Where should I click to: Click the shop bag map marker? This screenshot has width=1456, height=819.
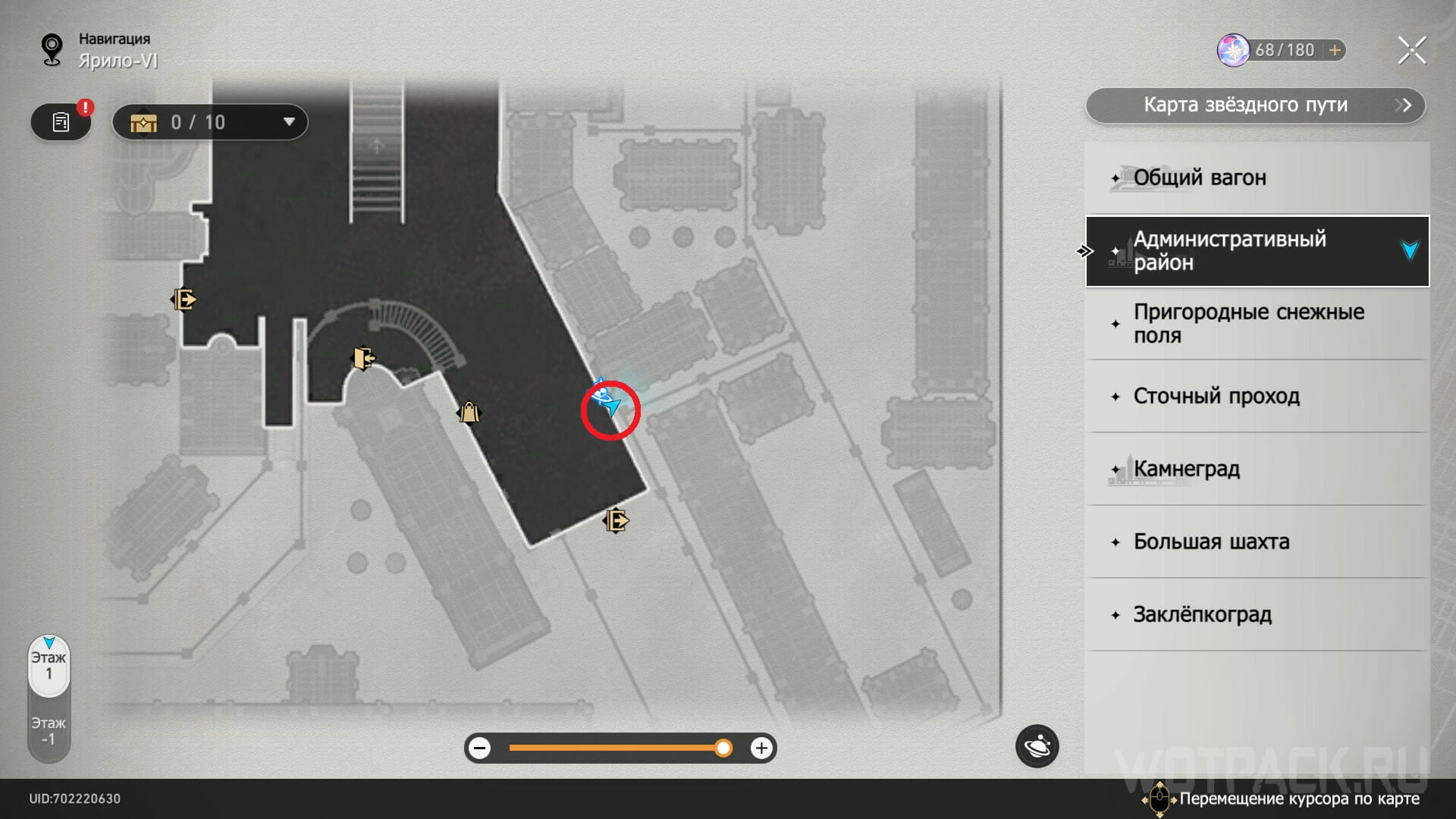point(469,413)
